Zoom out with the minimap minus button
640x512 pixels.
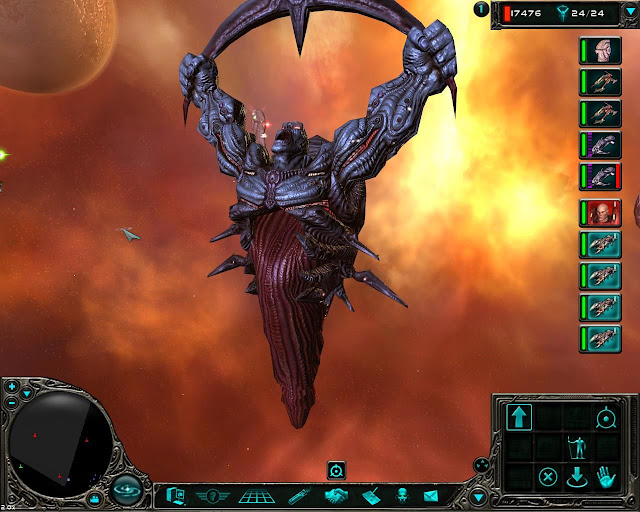(11, 402)
